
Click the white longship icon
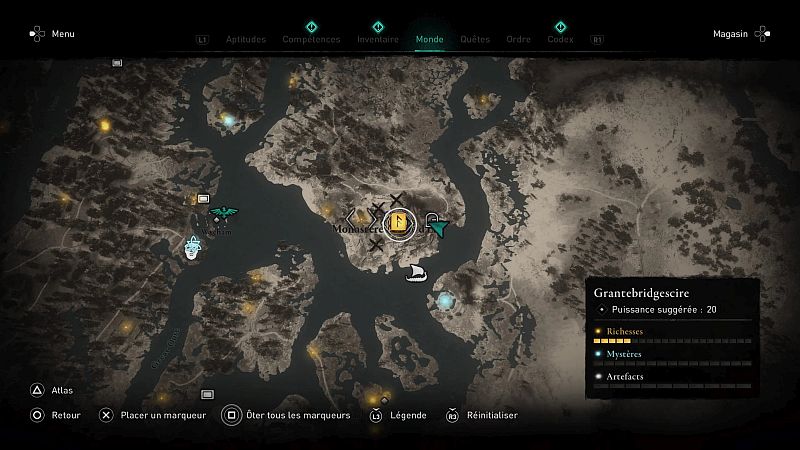[418, 273]
